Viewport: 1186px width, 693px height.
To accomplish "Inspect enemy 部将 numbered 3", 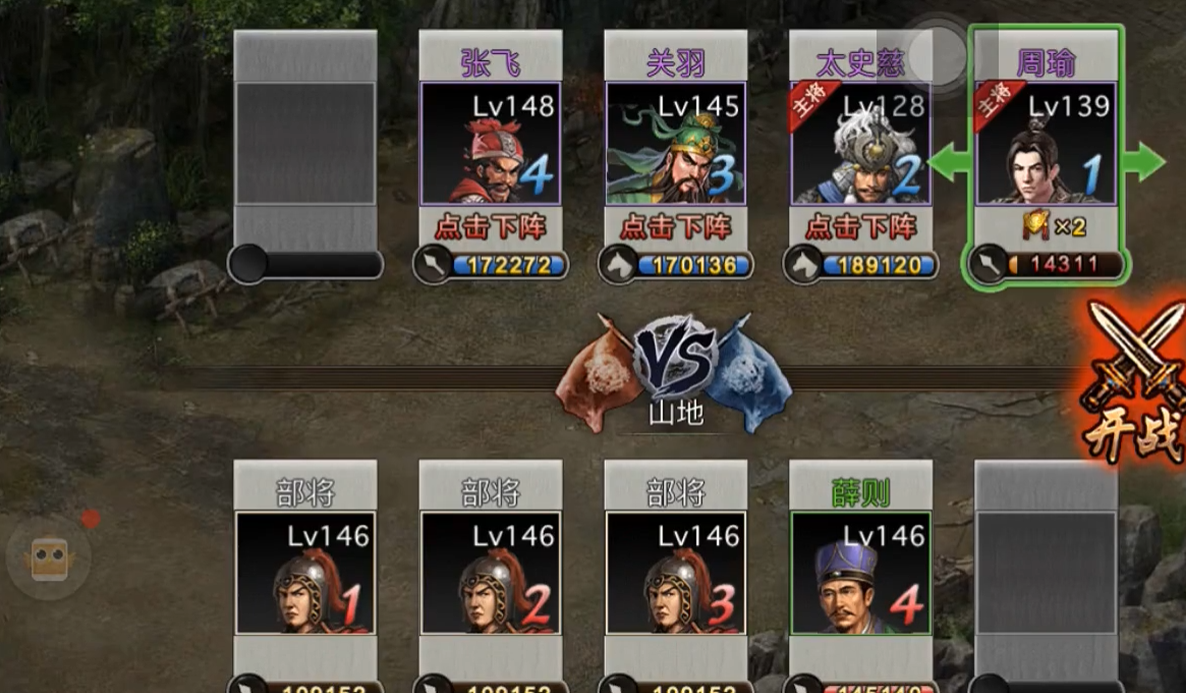I will coord(676,572).
